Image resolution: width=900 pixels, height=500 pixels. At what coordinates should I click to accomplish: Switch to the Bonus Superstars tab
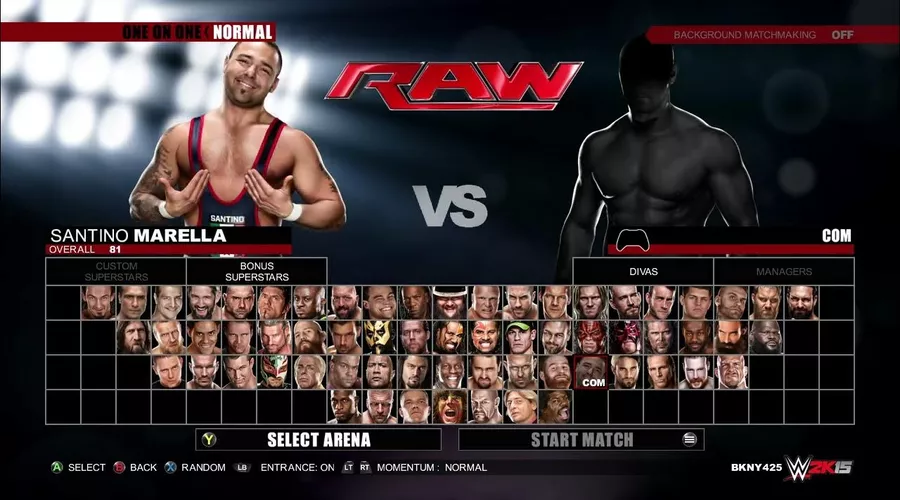(256, 271)
